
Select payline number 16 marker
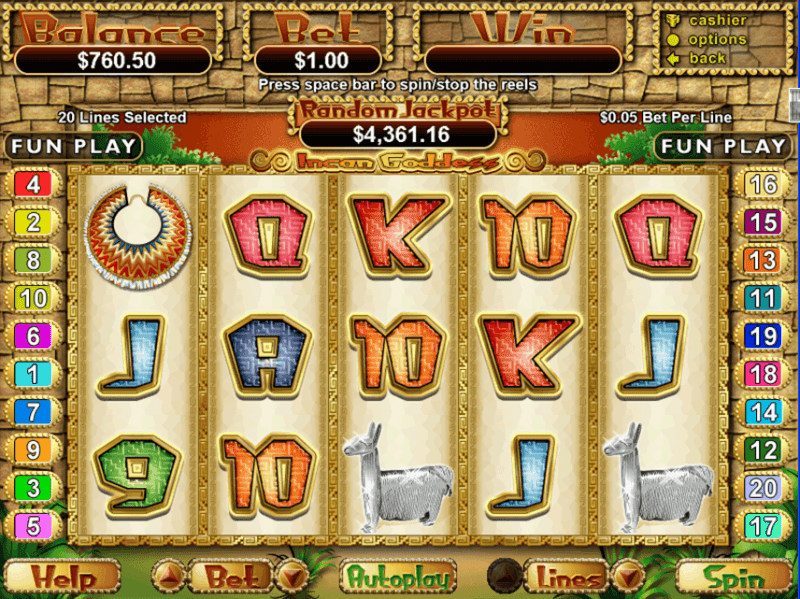(763, 184)
